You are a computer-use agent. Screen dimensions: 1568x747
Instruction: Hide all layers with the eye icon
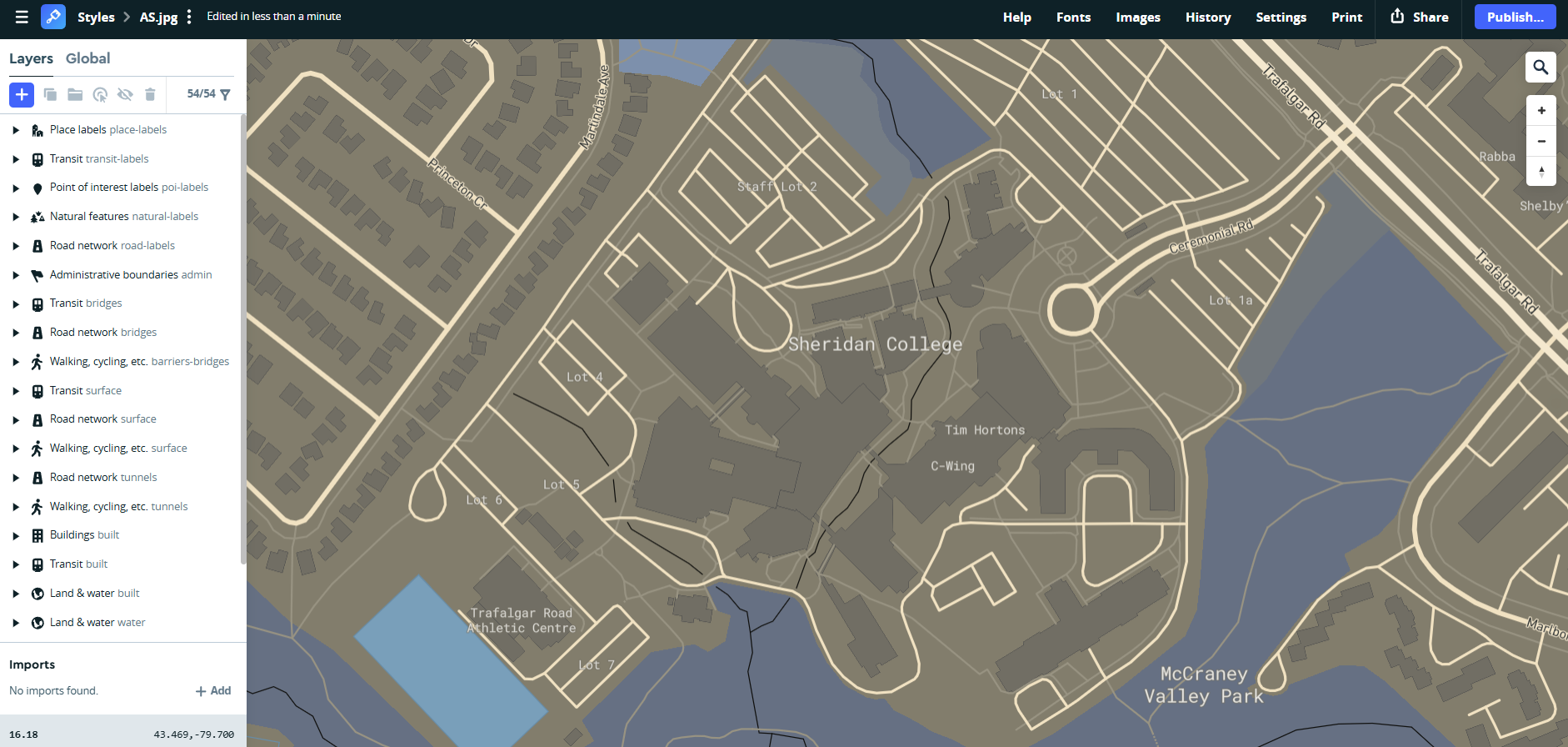tap(125, 95)
